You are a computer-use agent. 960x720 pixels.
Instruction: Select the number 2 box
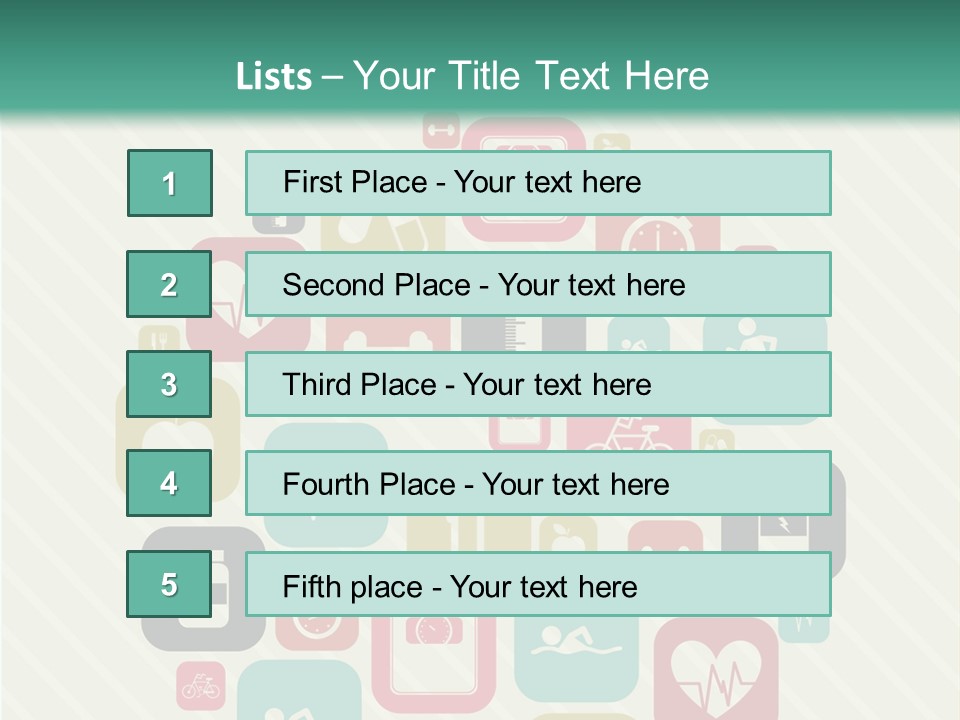click(x=169, y=284)
